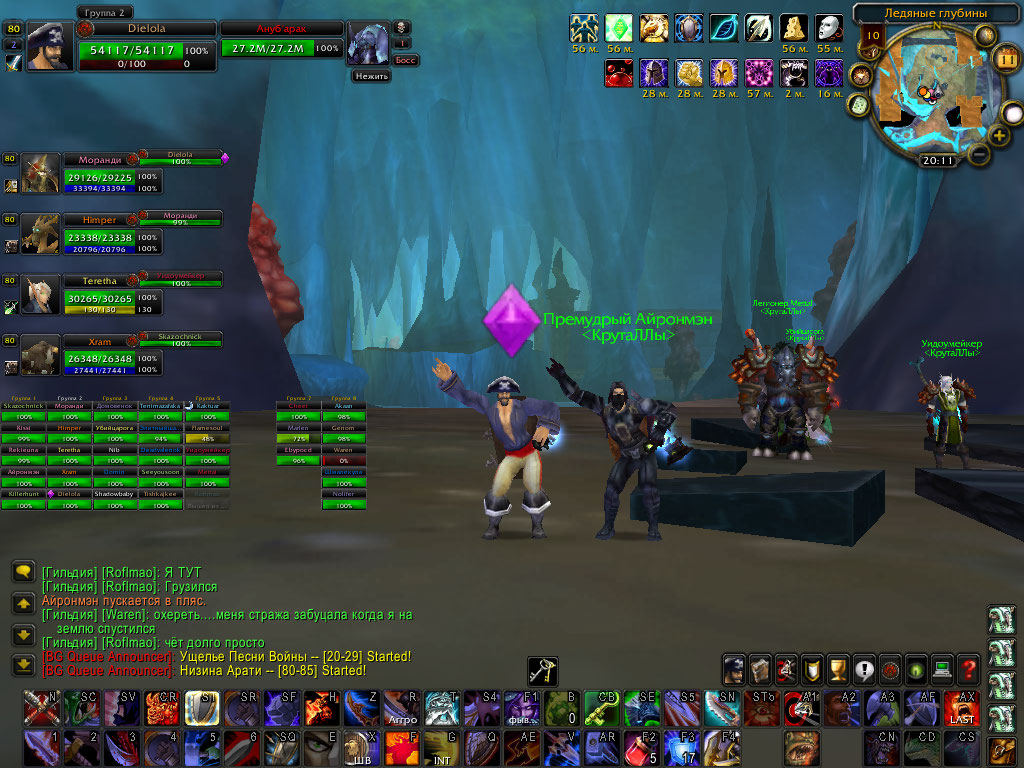Viewport: 1024px width, 768px height.
Task: Select Waren's raid frame at 0%
Action: point(343,456)
